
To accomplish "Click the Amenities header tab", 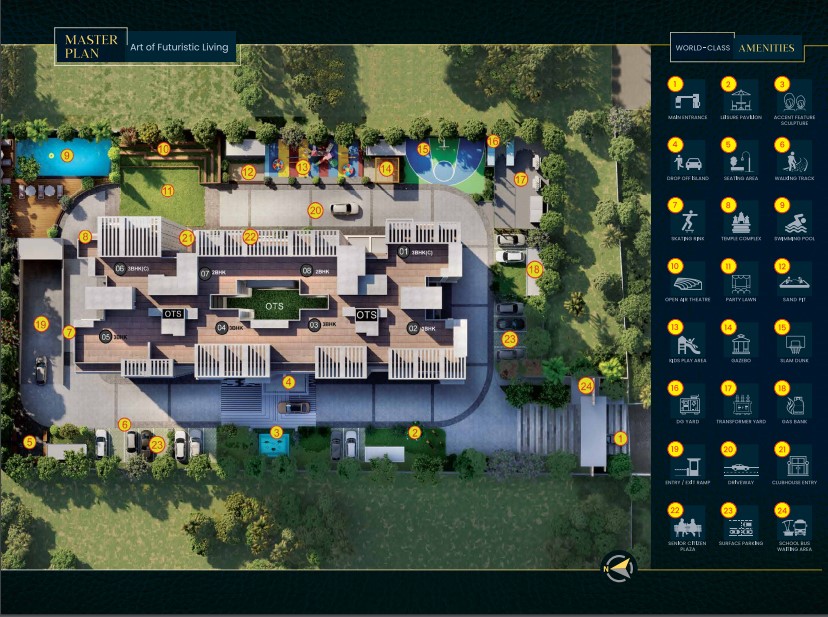I will click(766, 48).
